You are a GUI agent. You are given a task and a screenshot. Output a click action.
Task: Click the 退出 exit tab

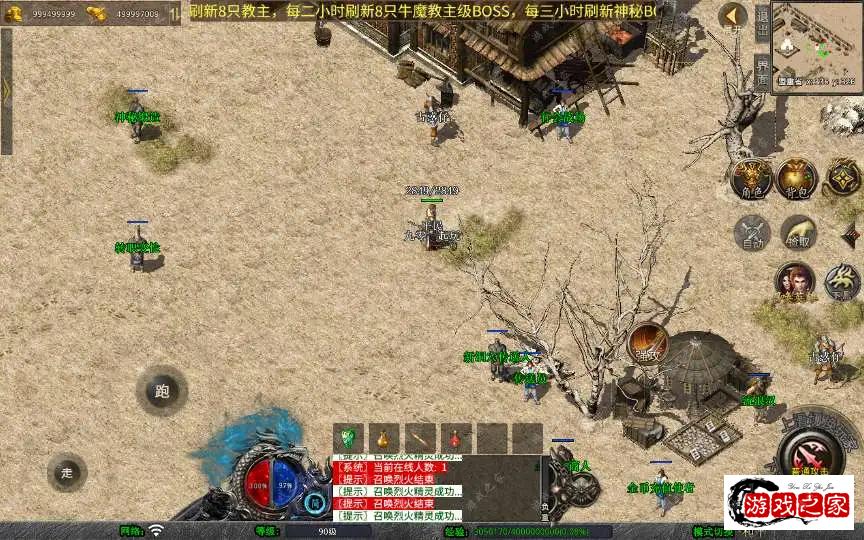pyautogui.click(x=762, y=22)
